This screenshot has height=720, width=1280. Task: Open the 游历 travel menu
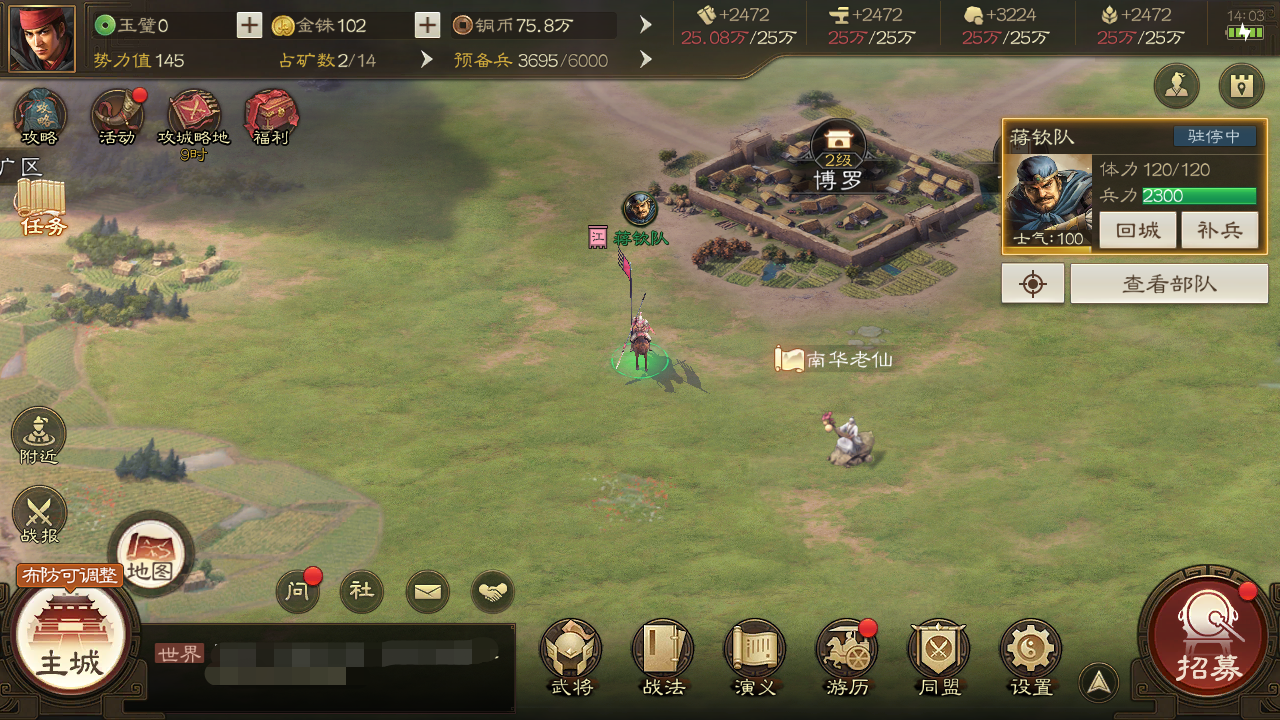tap(847, 655)
